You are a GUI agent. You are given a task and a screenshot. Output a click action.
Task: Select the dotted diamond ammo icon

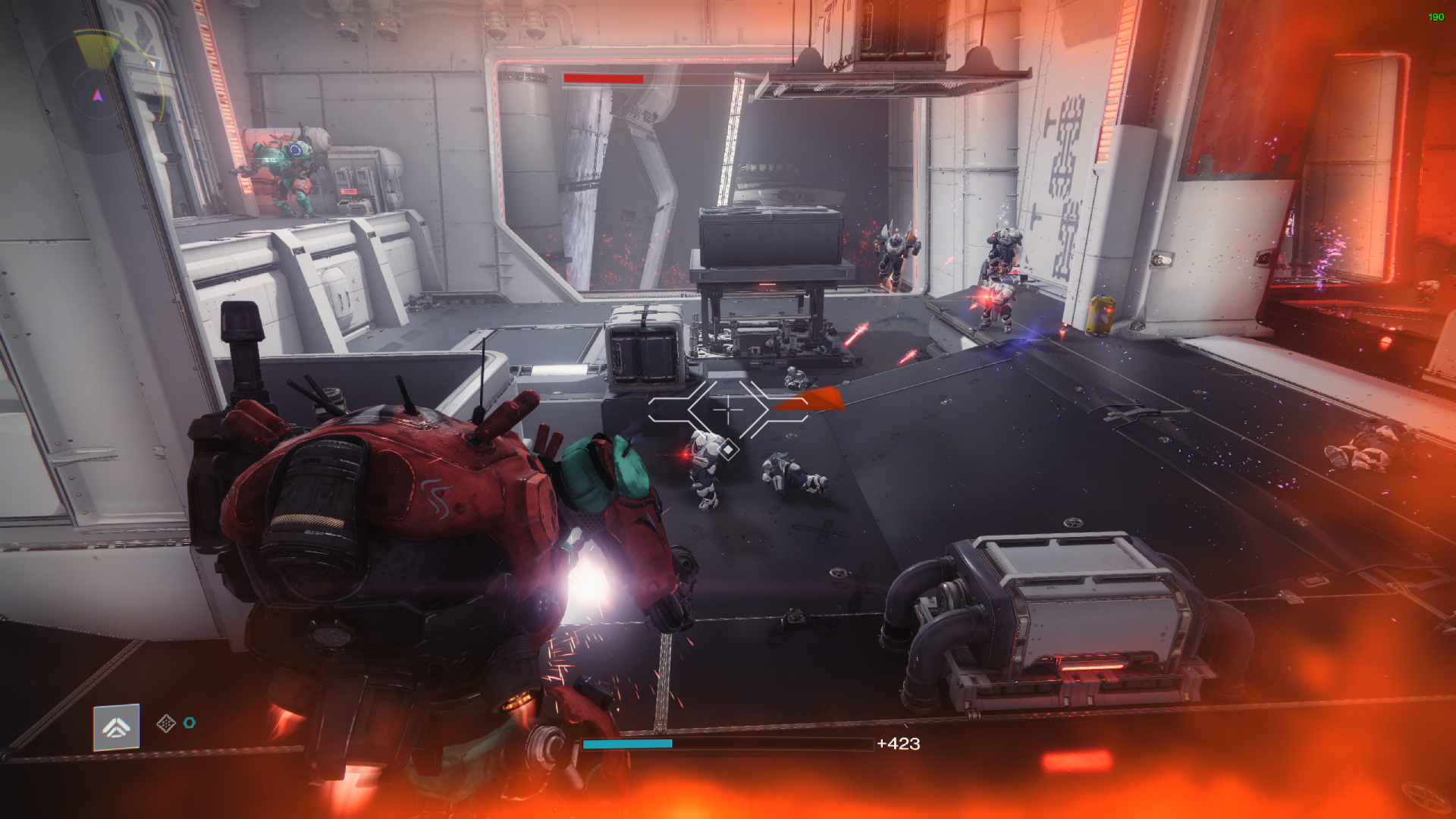(x=165, y=723)
